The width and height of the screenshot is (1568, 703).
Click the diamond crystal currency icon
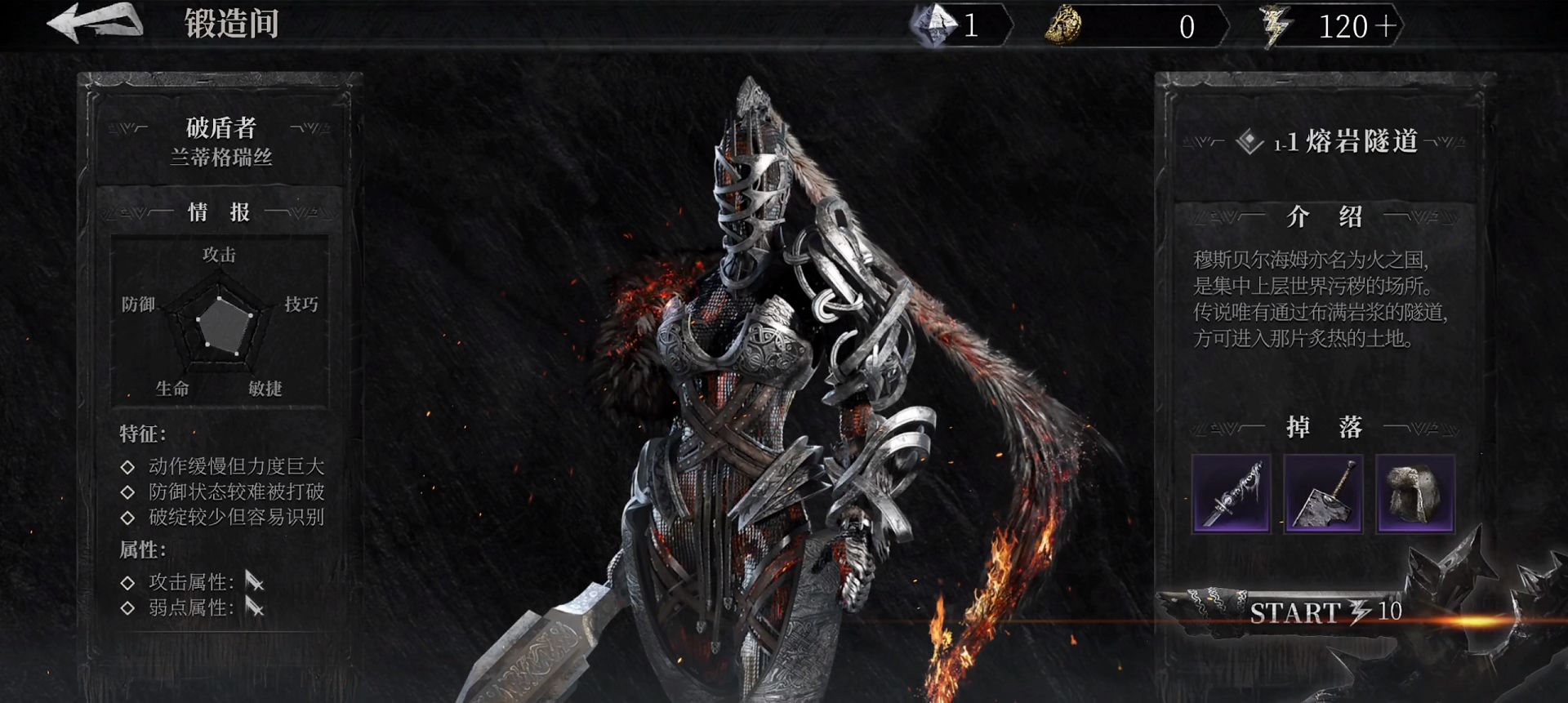933,24
